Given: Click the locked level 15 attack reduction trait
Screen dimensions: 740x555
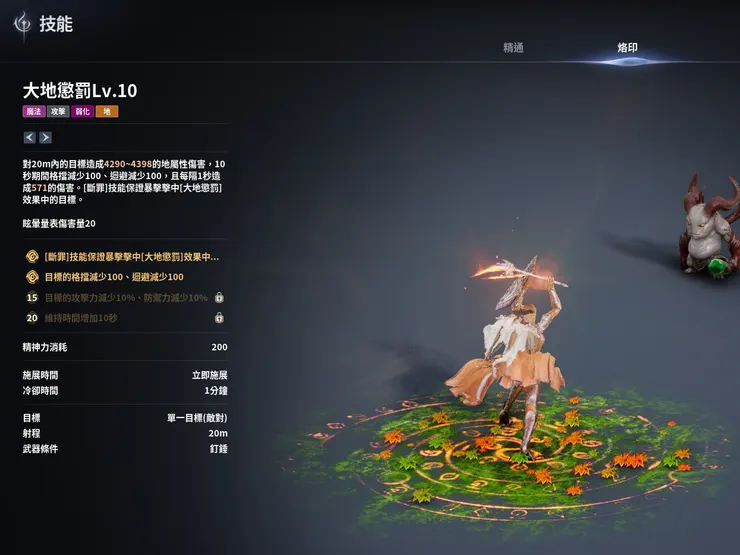Looking at the screenshot, I should coord(124,298).
